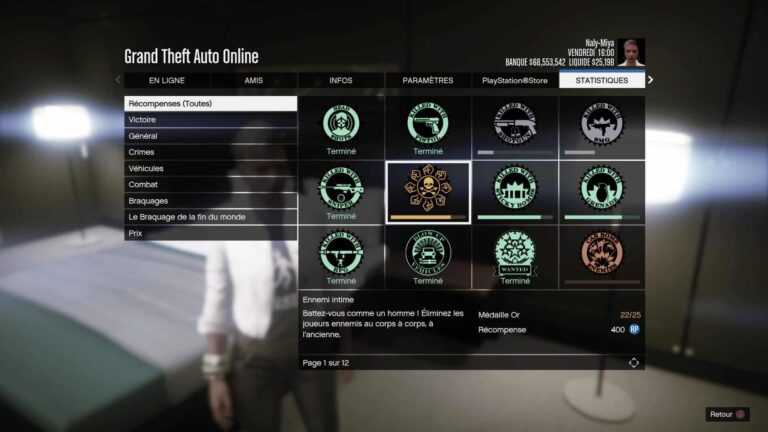Open the AMIS tab

[253, 80]
